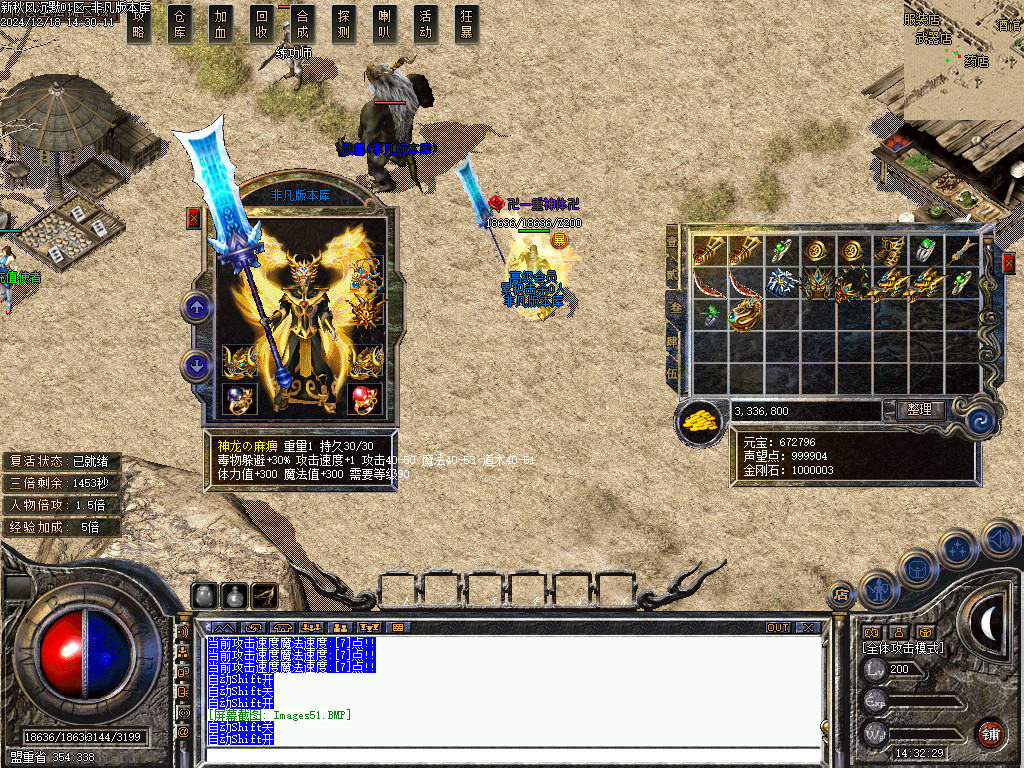Open the red 铺 stall button
1024x768 pixels.
[990, 732]
